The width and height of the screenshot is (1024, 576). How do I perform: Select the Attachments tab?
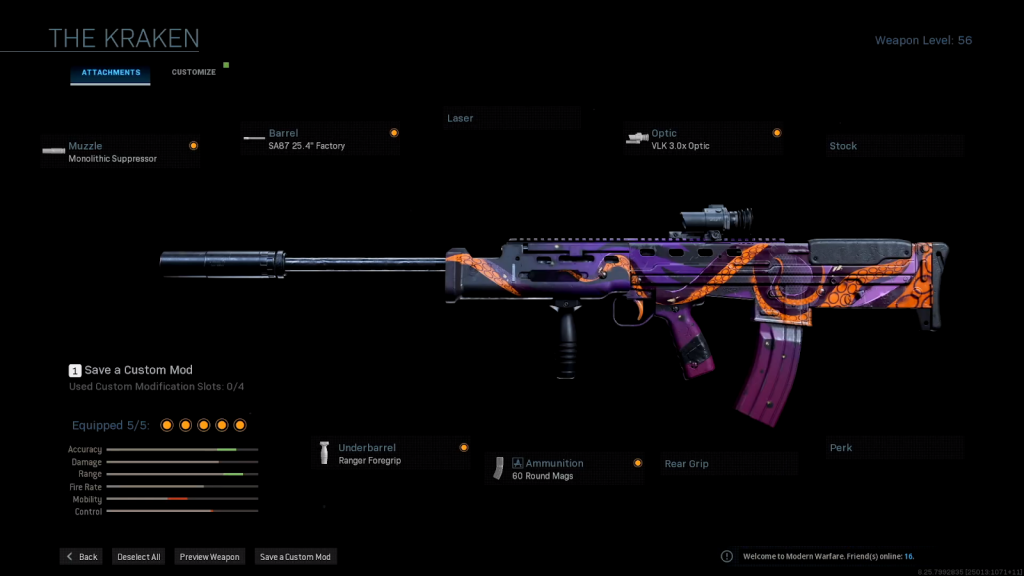point(110,72)
